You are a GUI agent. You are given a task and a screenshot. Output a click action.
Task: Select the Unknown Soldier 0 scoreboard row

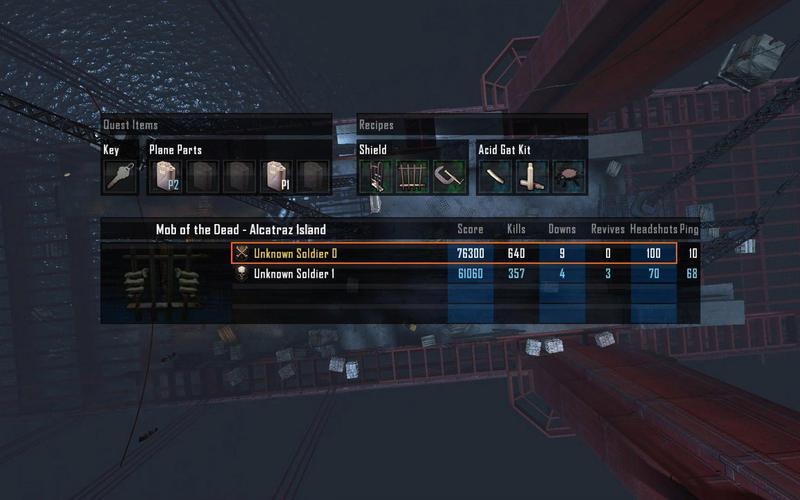click(453, 254)
